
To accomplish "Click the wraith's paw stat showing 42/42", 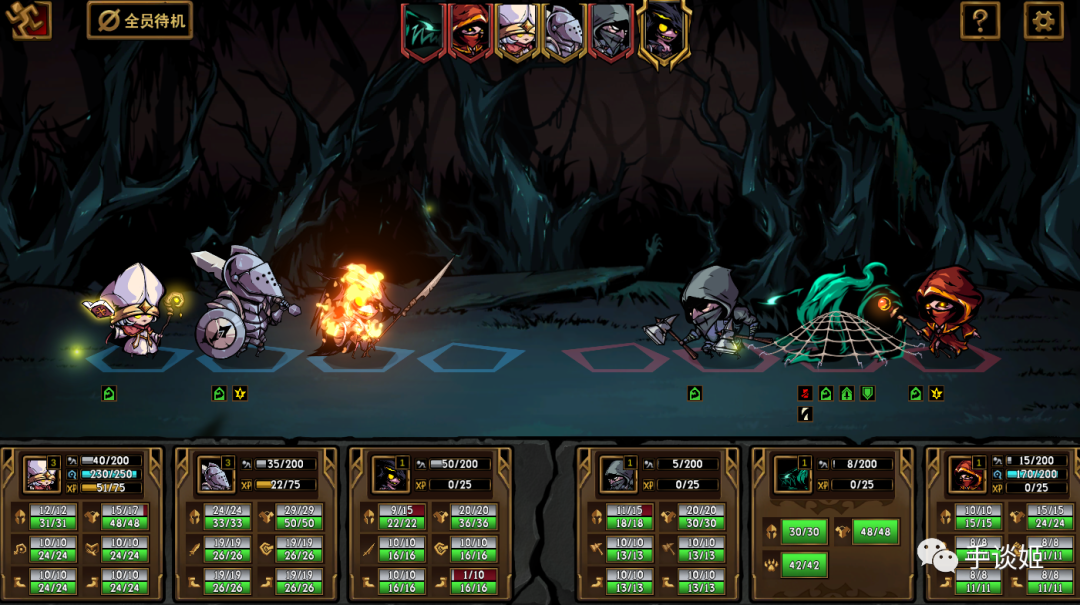I will (x=803, y=565).
